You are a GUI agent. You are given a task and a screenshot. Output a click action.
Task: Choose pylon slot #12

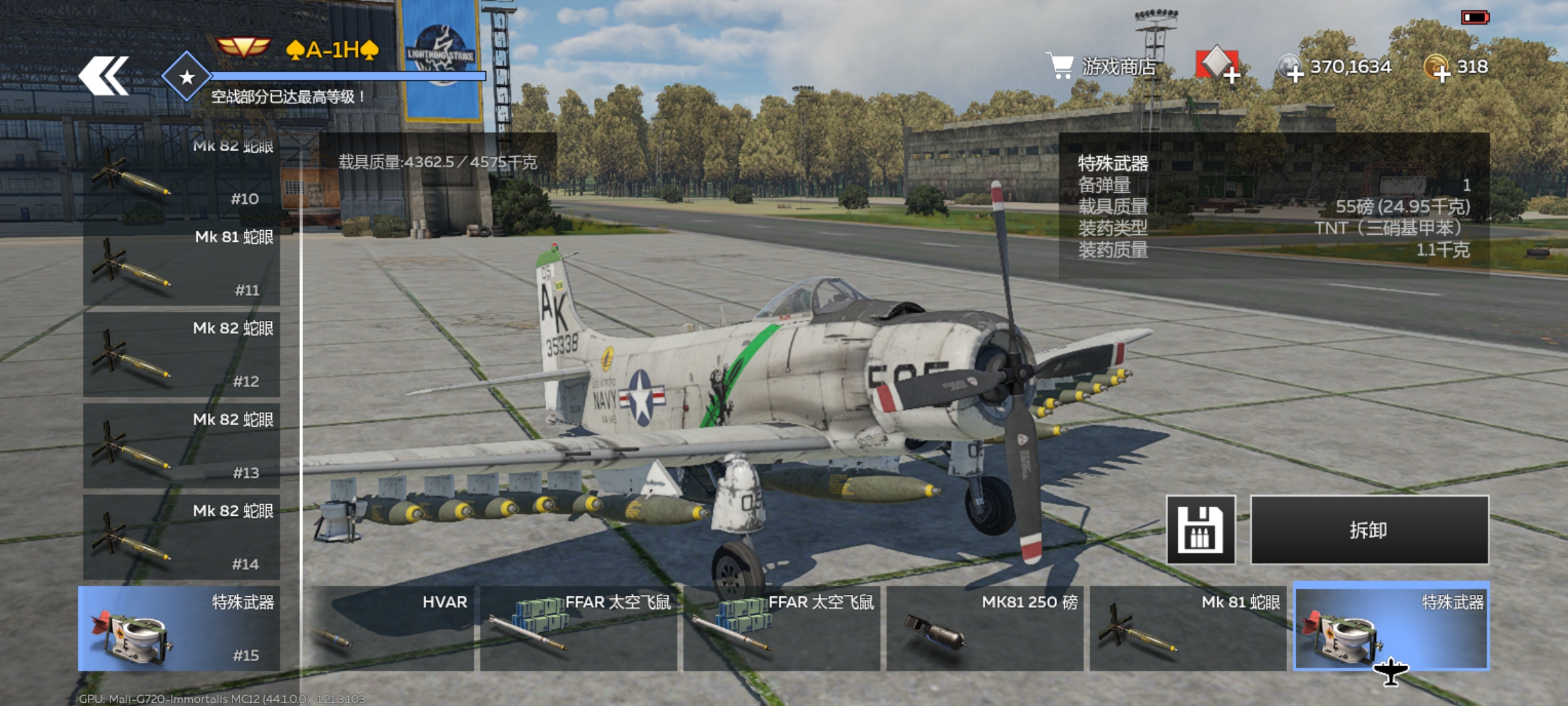(x=182, y=355)
